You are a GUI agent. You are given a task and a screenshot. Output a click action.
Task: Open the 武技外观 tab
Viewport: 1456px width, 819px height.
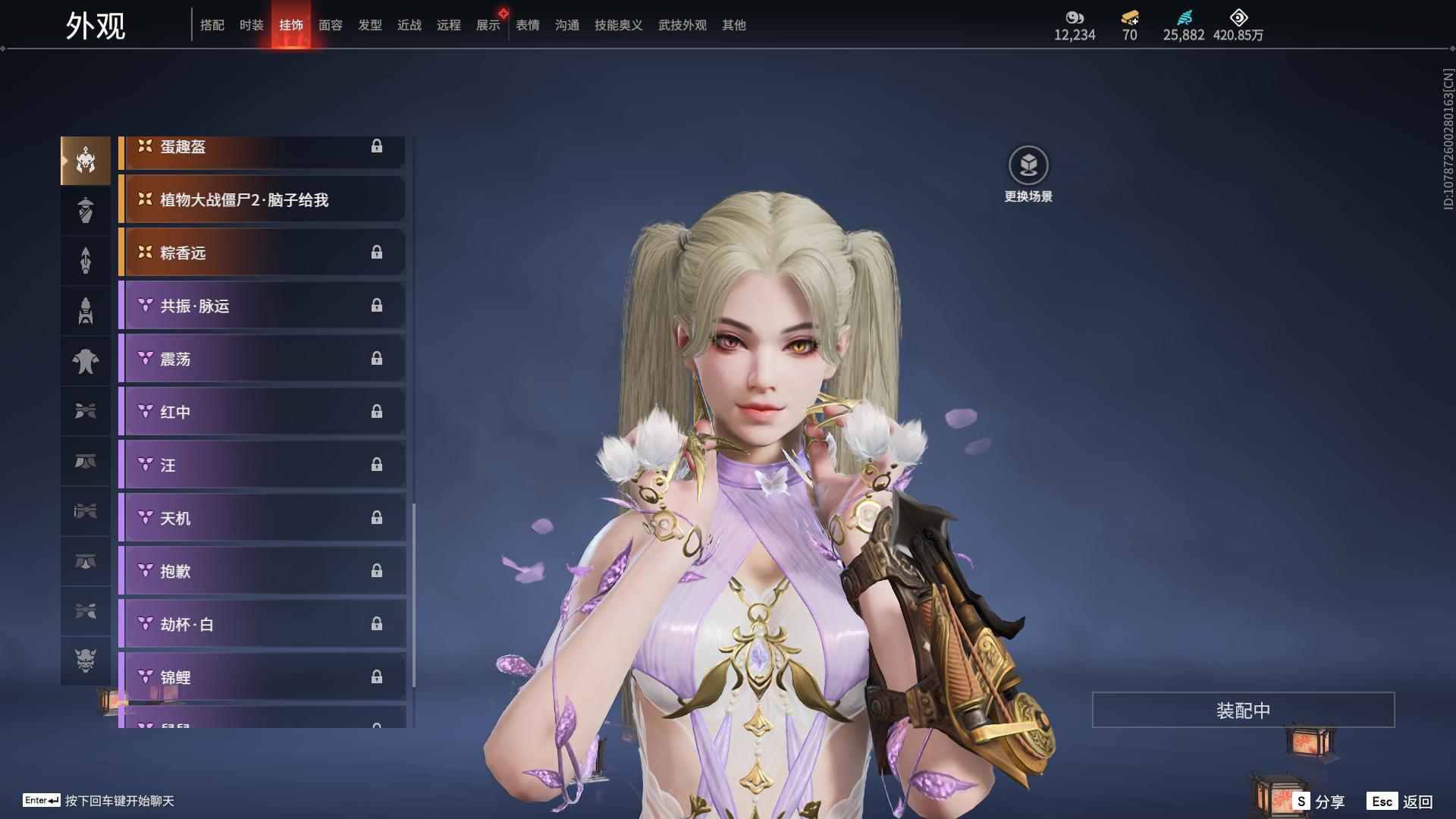[682, 25]
